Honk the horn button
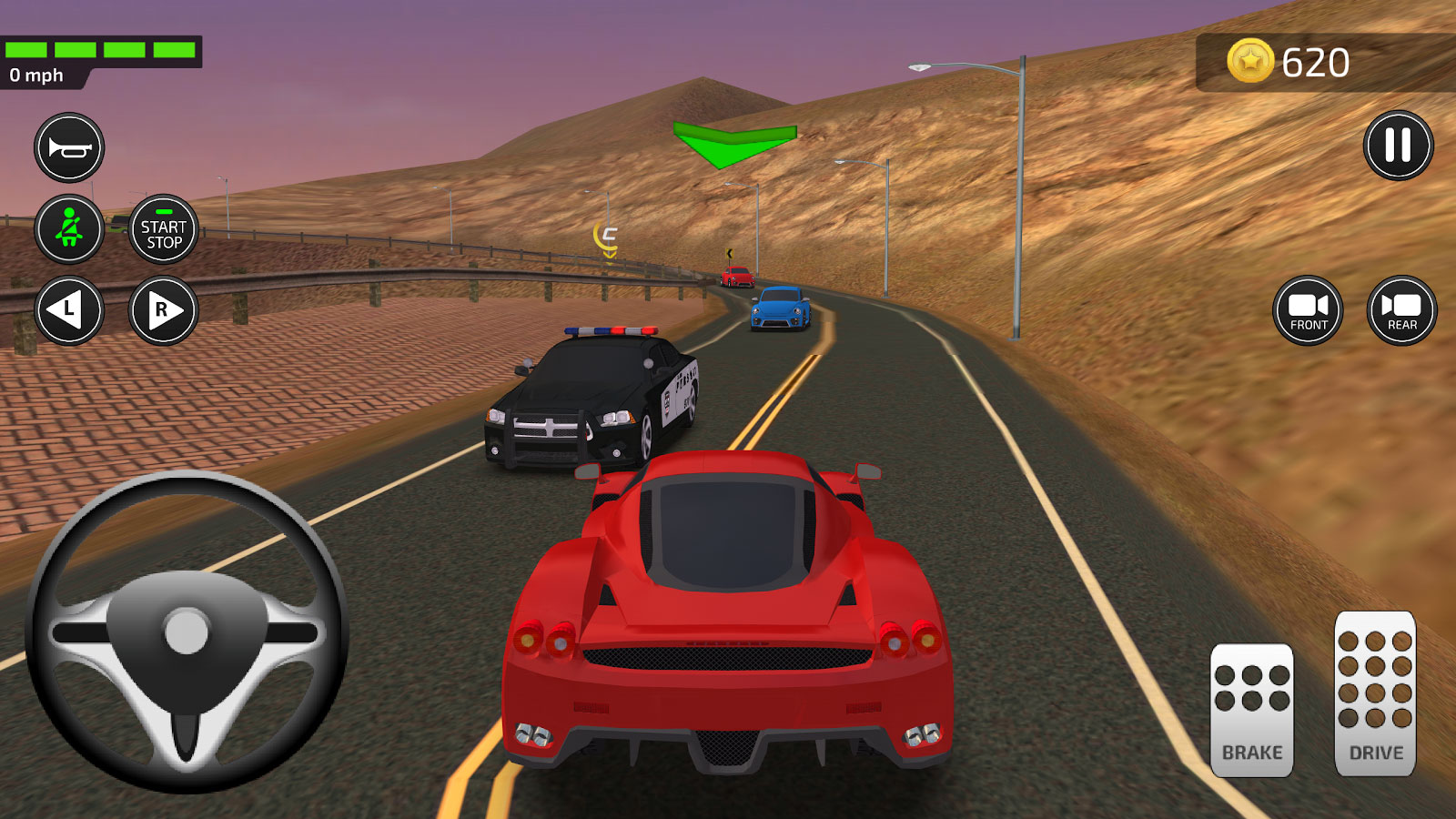 69,147
